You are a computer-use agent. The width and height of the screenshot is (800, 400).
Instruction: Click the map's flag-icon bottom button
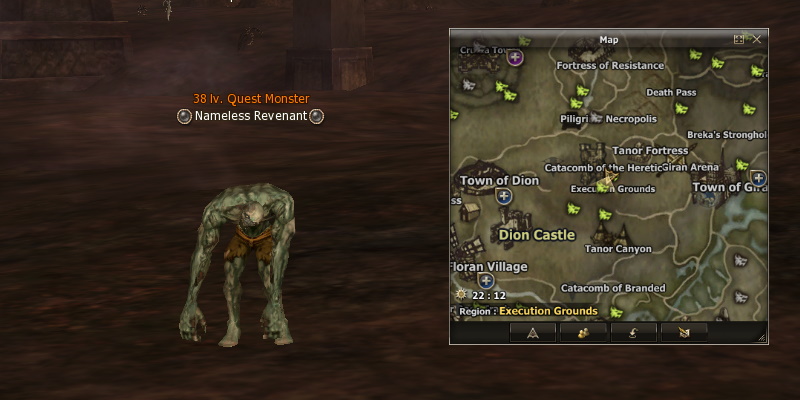tap(684, 332)
